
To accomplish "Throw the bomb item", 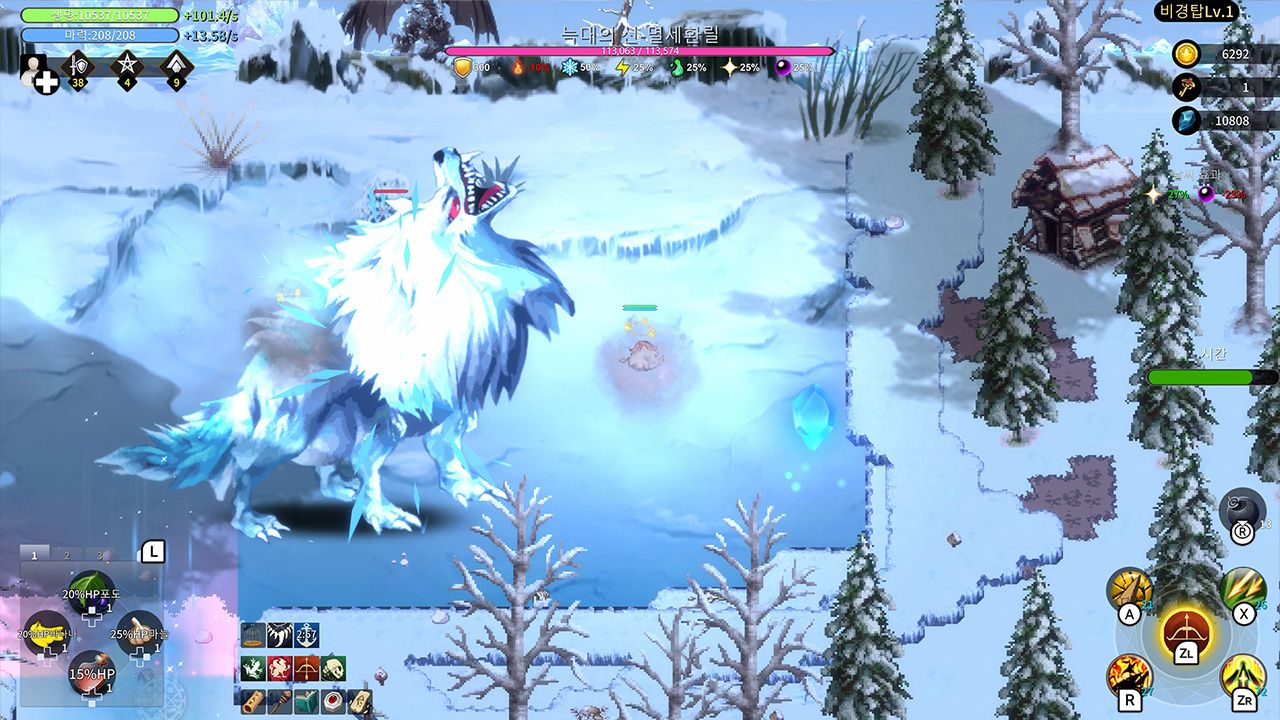I will click(x=1242, y=510).
